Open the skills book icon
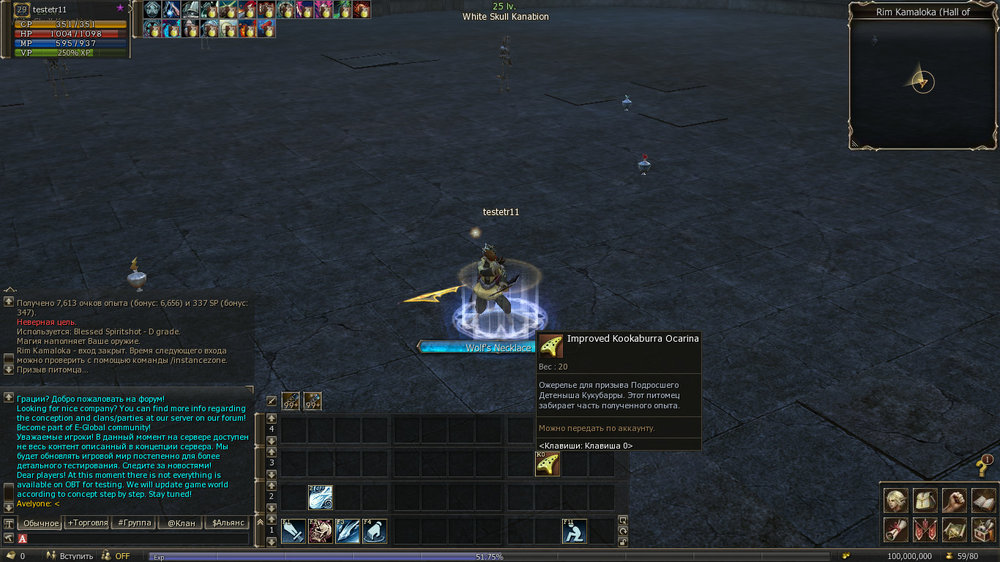 pos(983,500)
